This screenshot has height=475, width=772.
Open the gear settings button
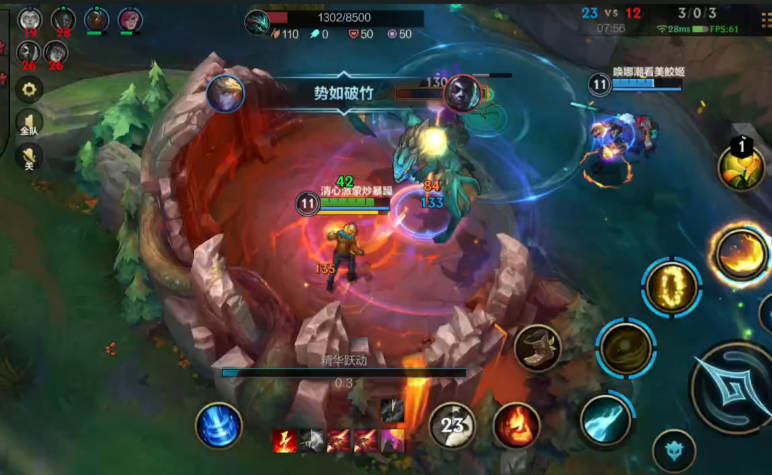pyautogui.click(x=29, y=89)
